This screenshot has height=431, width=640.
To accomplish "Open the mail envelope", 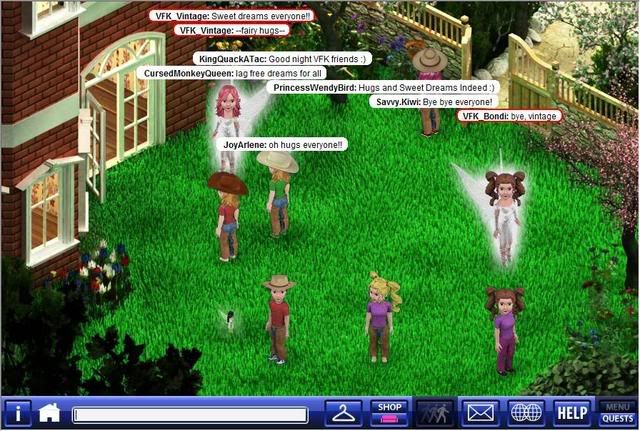I will coord(481,413).
